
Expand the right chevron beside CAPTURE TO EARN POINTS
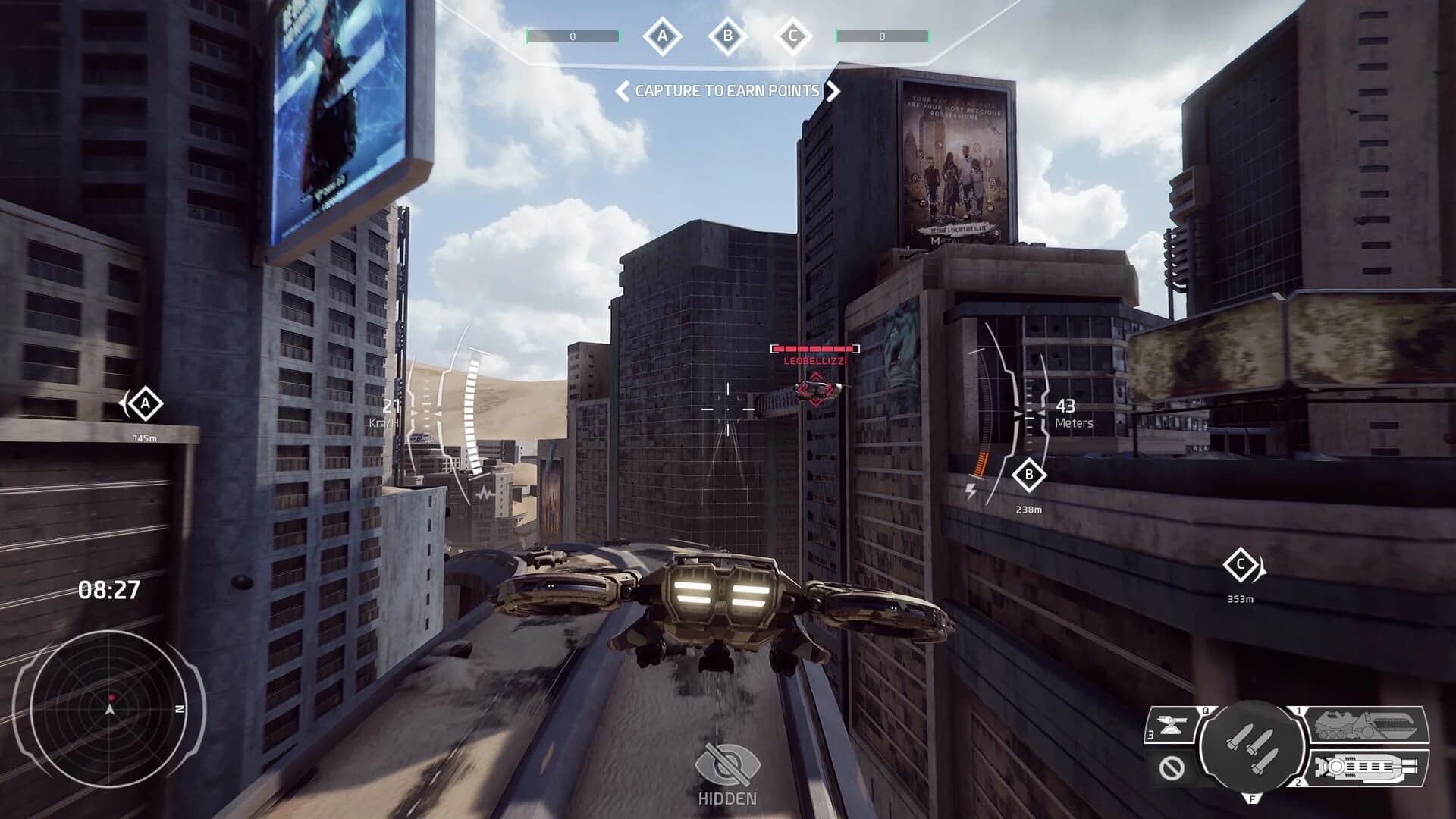(x=834, y=92)
